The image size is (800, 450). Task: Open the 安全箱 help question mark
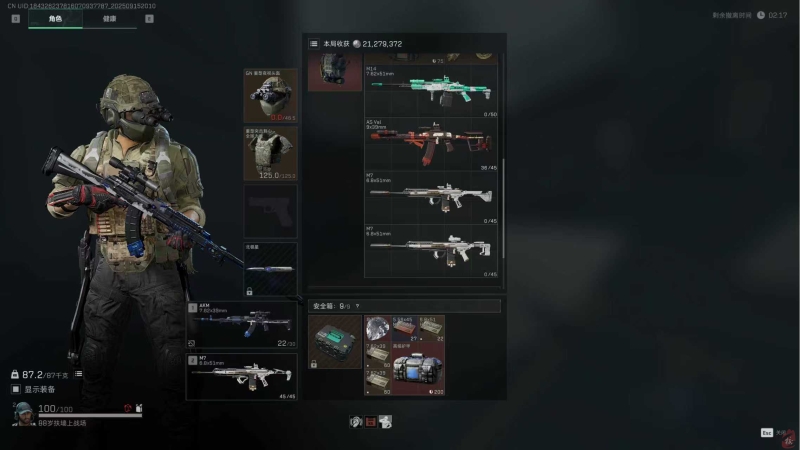[359, 306]
